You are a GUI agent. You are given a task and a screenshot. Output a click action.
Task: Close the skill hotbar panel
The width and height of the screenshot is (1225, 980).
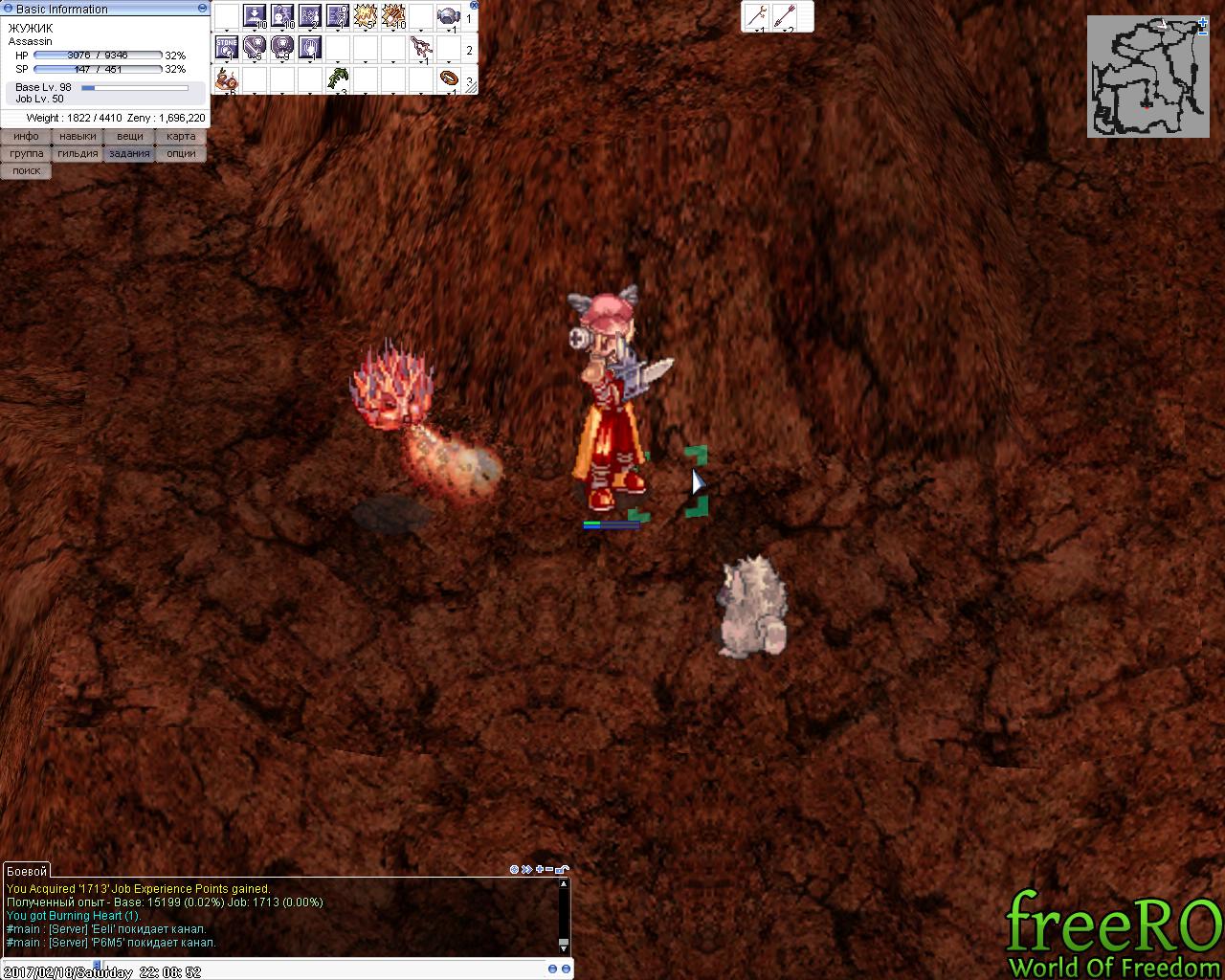point(474,5)
